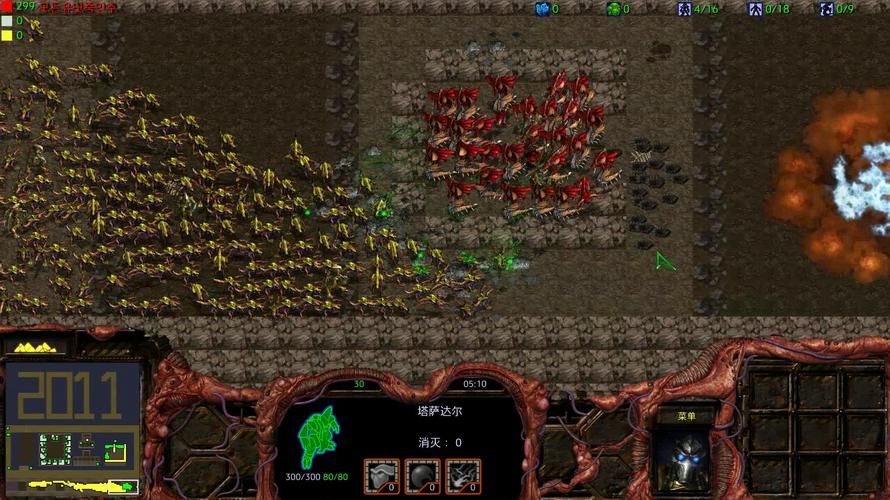This screenshot has height=500, width=890.
Task: Inspect the round shield upgrade icon
Action: tap(422, 476)
